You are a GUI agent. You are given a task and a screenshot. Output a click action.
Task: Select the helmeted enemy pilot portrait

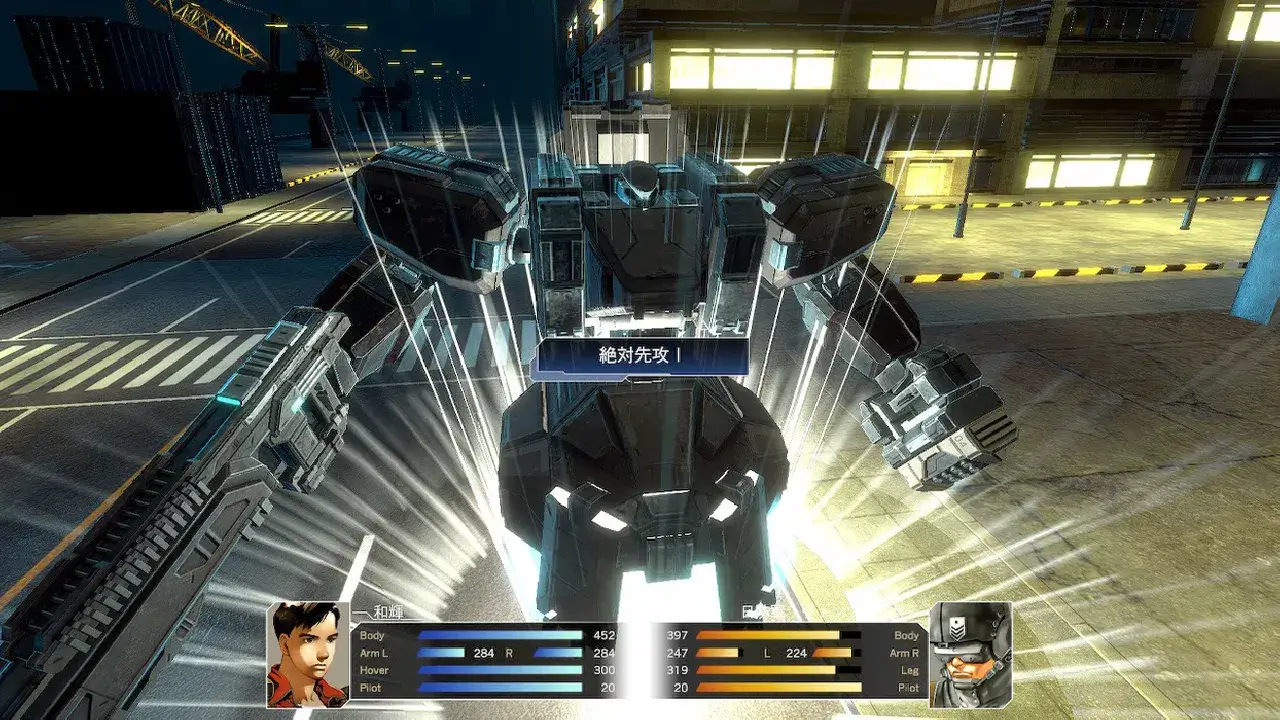click(969, 654)
